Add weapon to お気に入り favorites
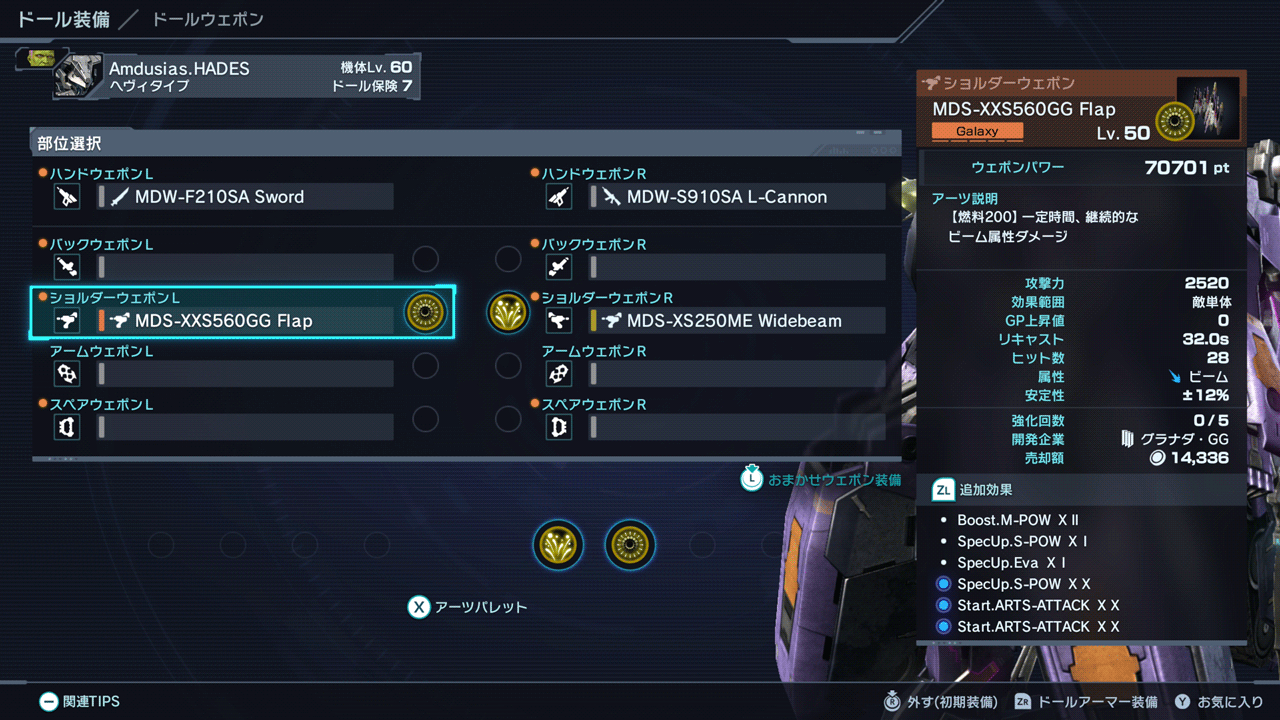1280x720 pixels. click(x=1218, y=702)
